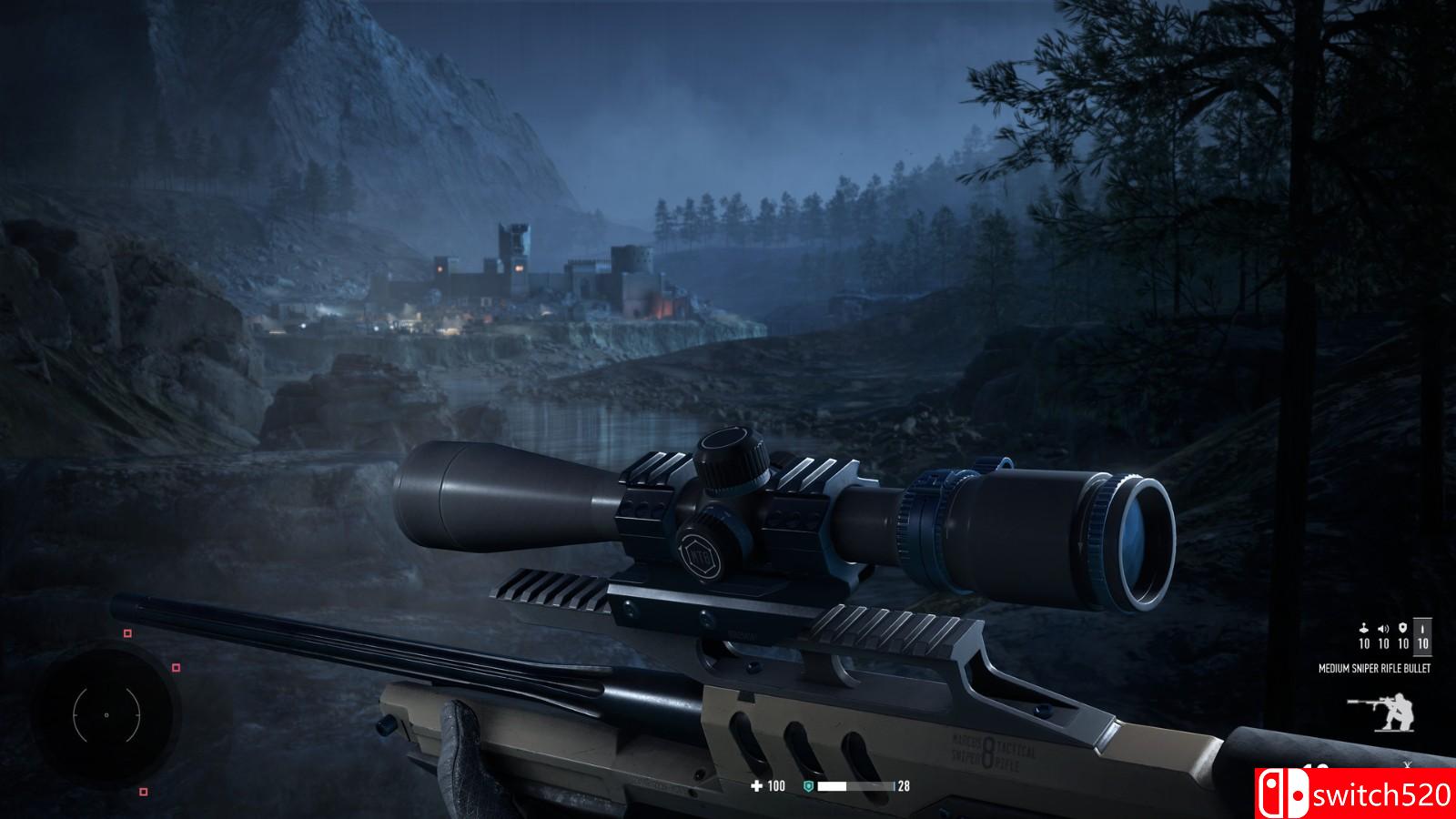Click the switch520 watermark logo
The width and height of the screenshot is (1456, 819).
pos(1356,794)
